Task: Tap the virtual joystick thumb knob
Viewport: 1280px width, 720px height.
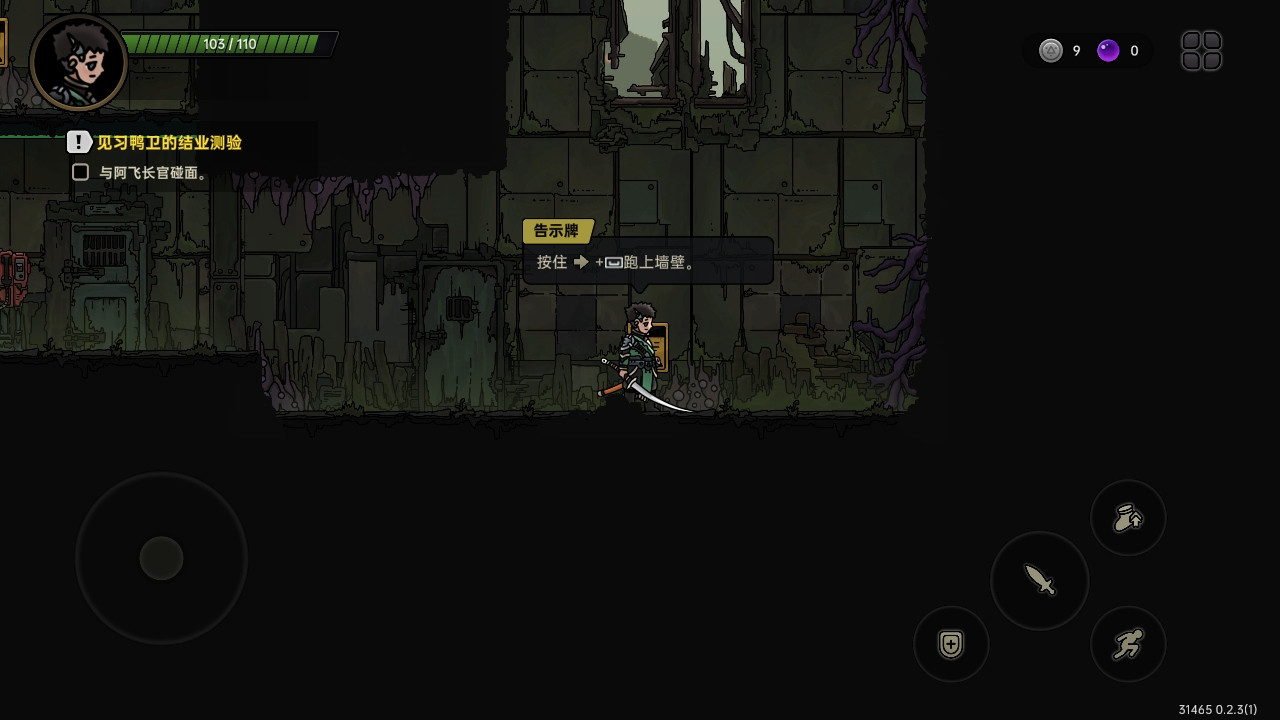Action: click(161, 558)
